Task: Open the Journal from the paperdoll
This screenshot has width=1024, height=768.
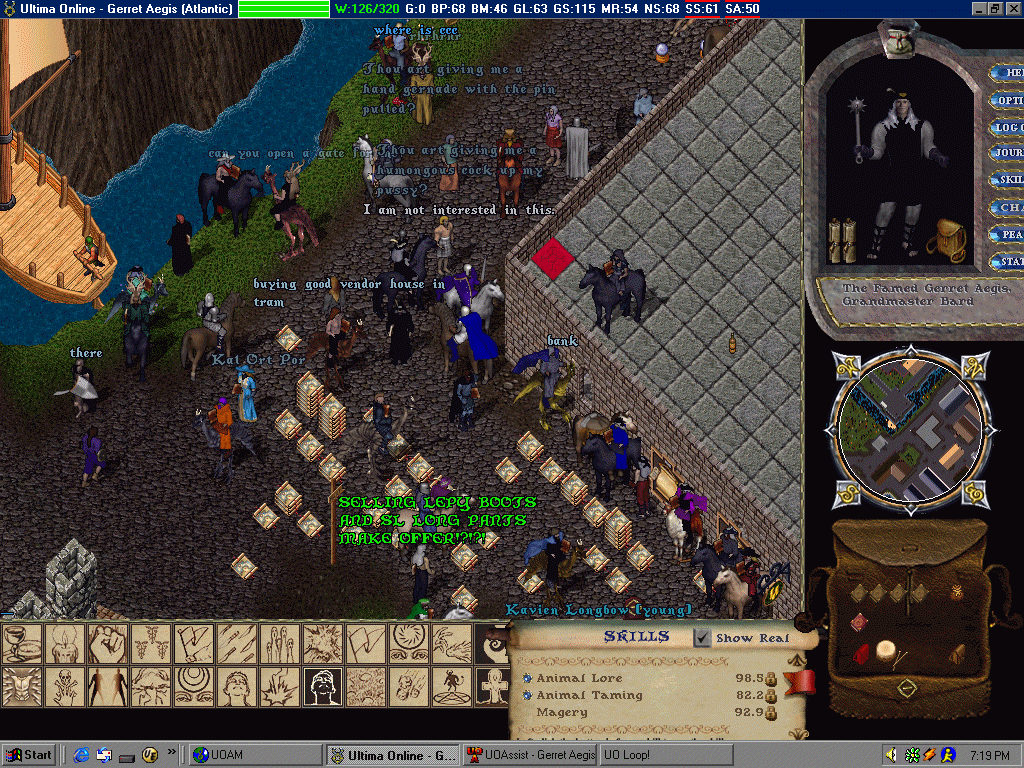Action: point(1008,153)
